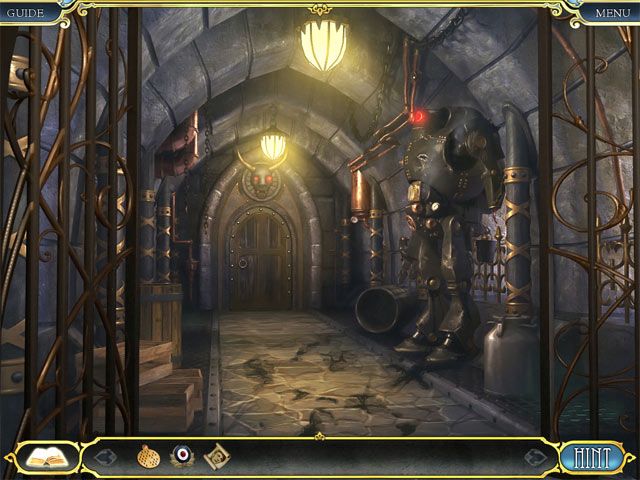Image resolution: width=640 pixels, height=480 pixels.
Task: Open the journal book
Action: (44, 457)
